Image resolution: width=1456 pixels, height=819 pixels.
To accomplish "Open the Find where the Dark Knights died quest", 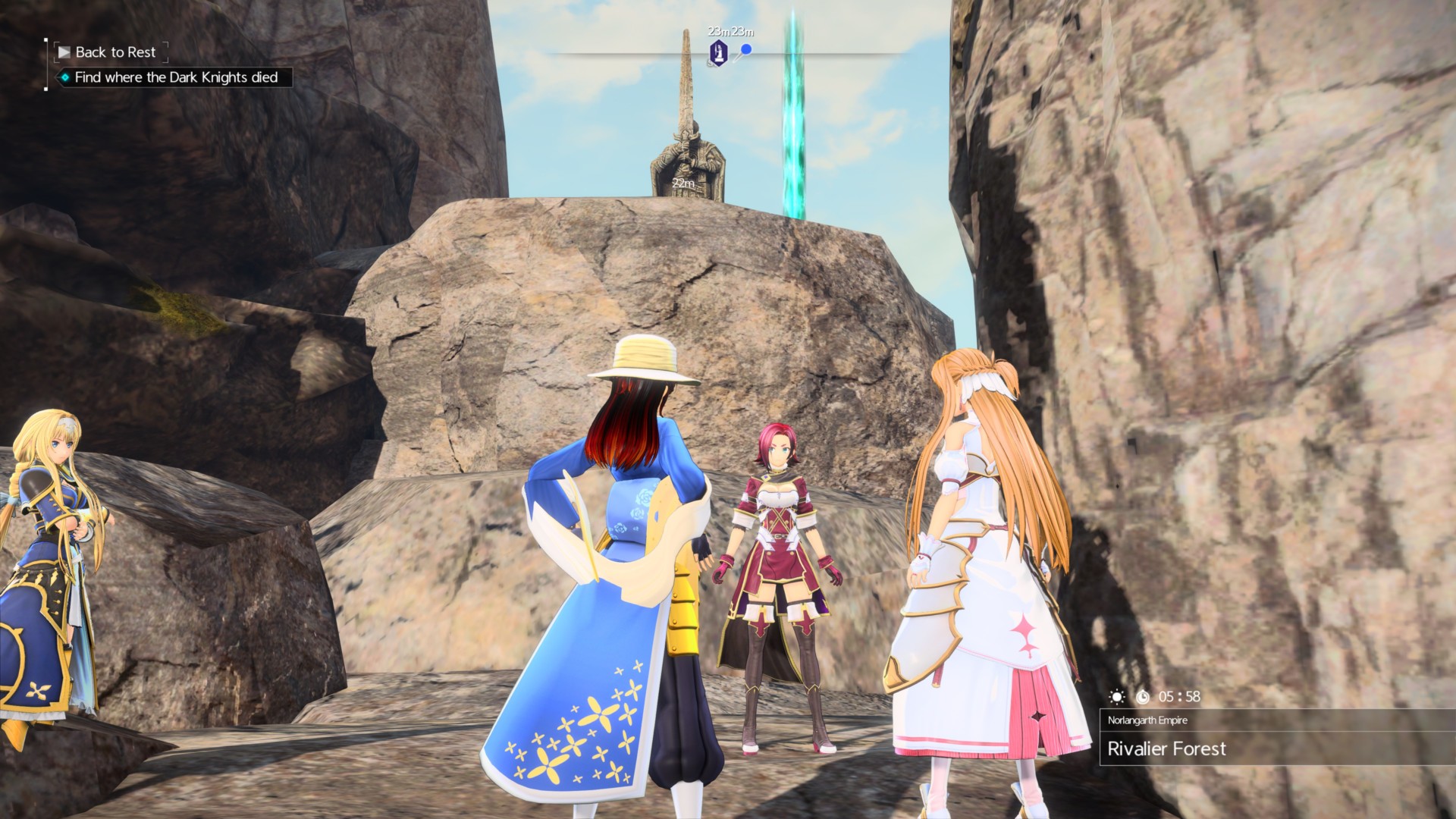I will [x=176, y=77].
